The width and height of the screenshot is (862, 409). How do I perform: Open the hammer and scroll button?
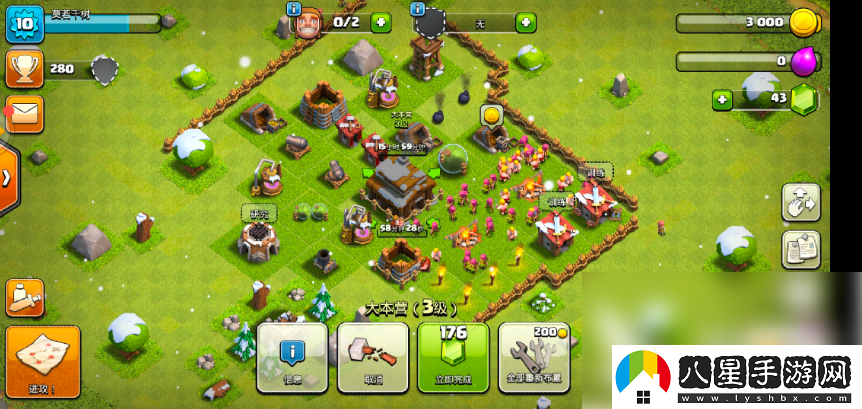(24, 297)
